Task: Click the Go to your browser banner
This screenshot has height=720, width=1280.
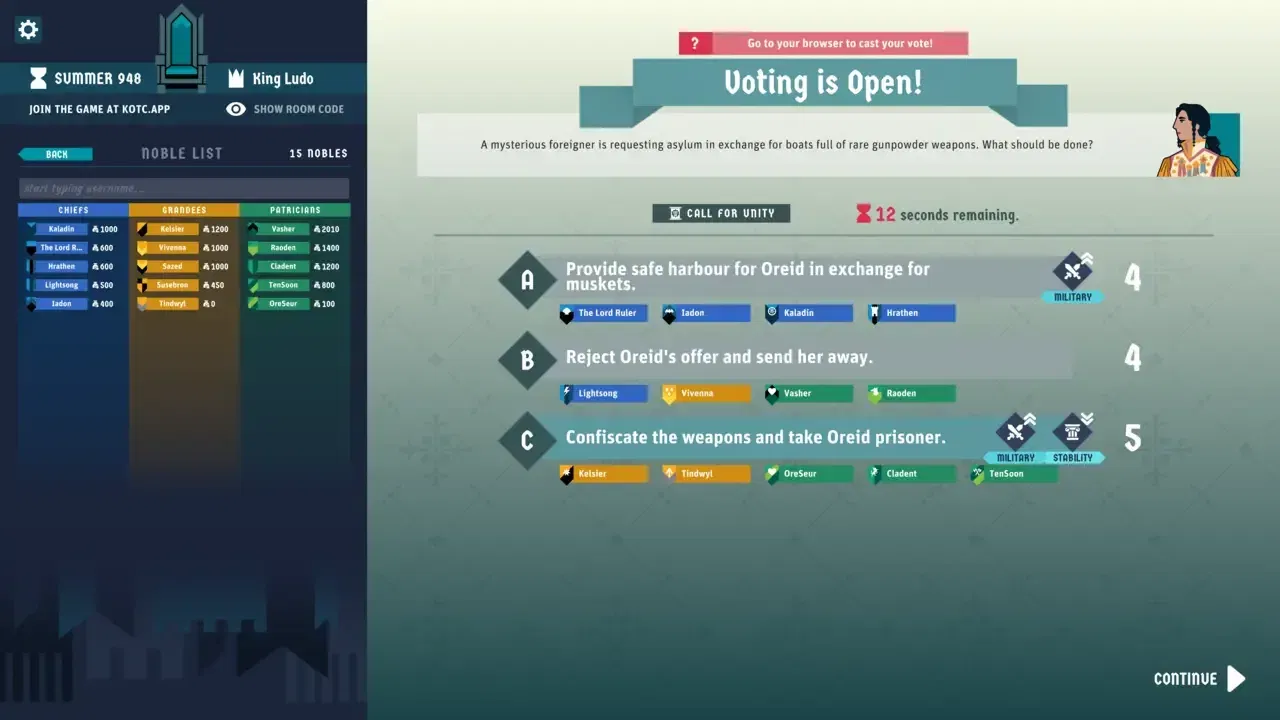Action: point(838,42)
